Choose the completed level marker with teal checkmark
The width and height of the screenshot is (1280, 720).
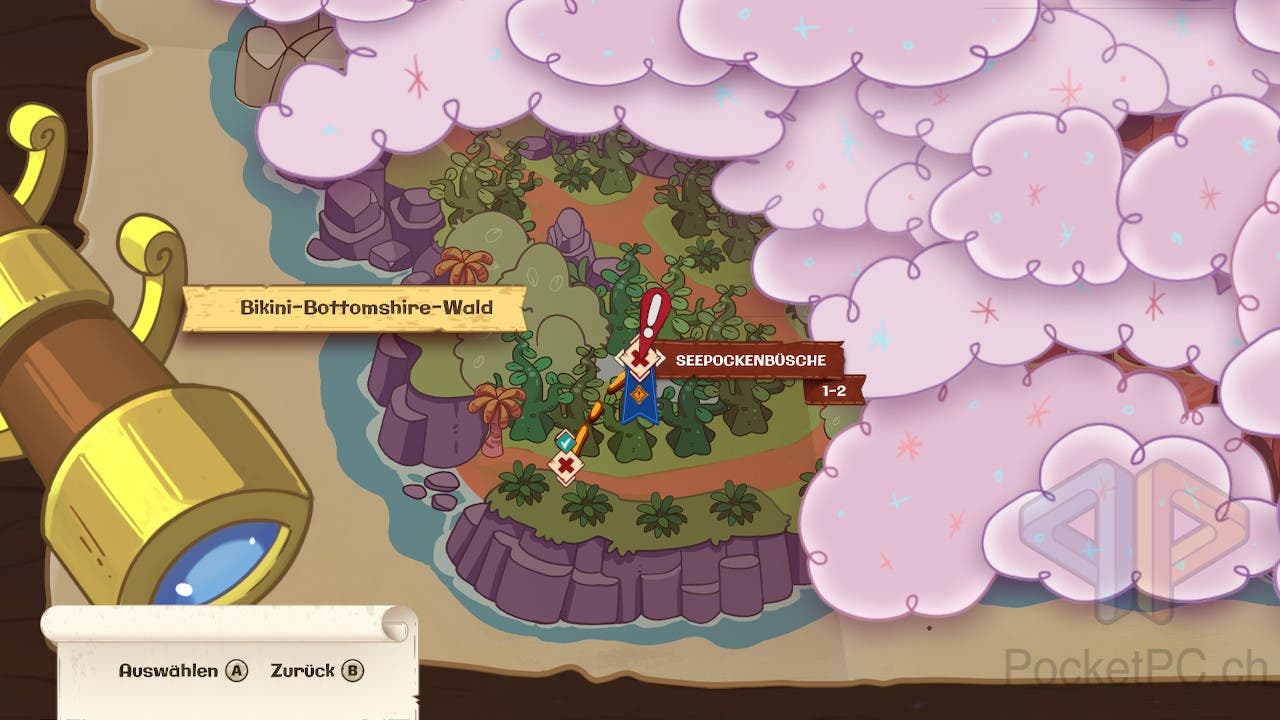click(x=566, y=440)
